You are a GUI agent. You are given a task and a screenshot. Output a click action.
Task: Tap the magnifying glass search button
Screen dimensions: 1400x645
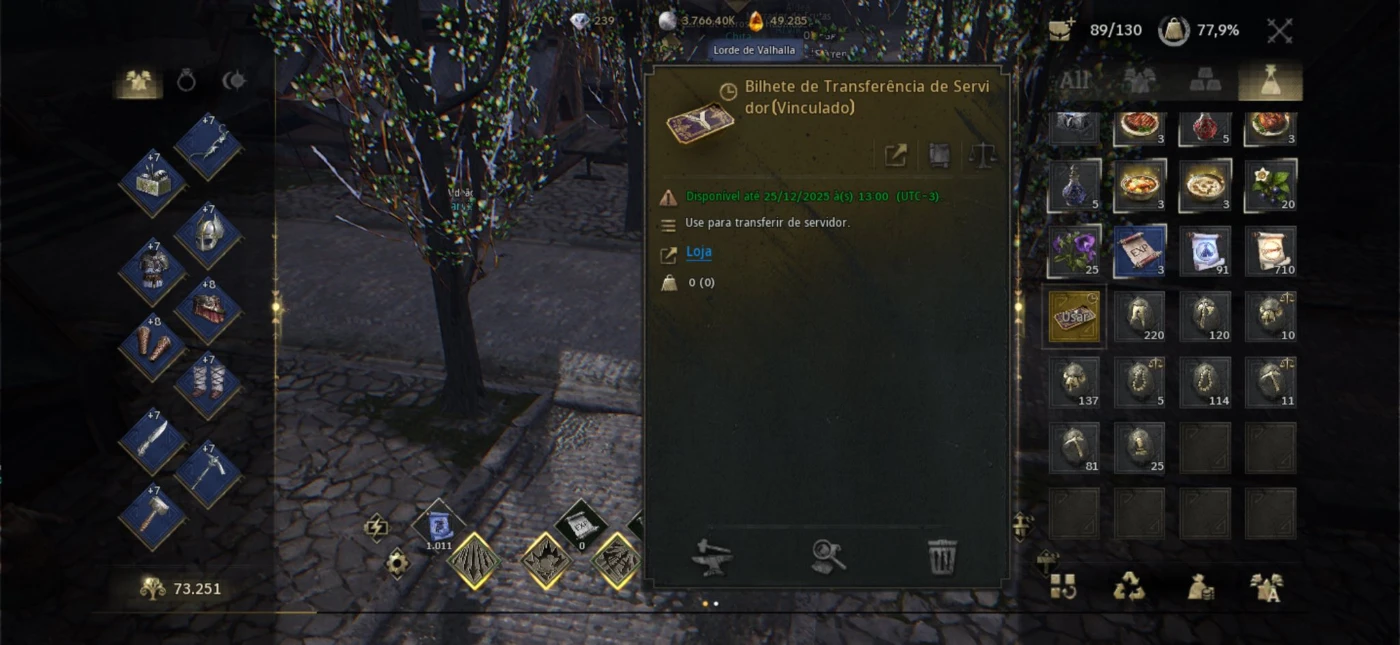pyautogui.click(x=829, y=557)
